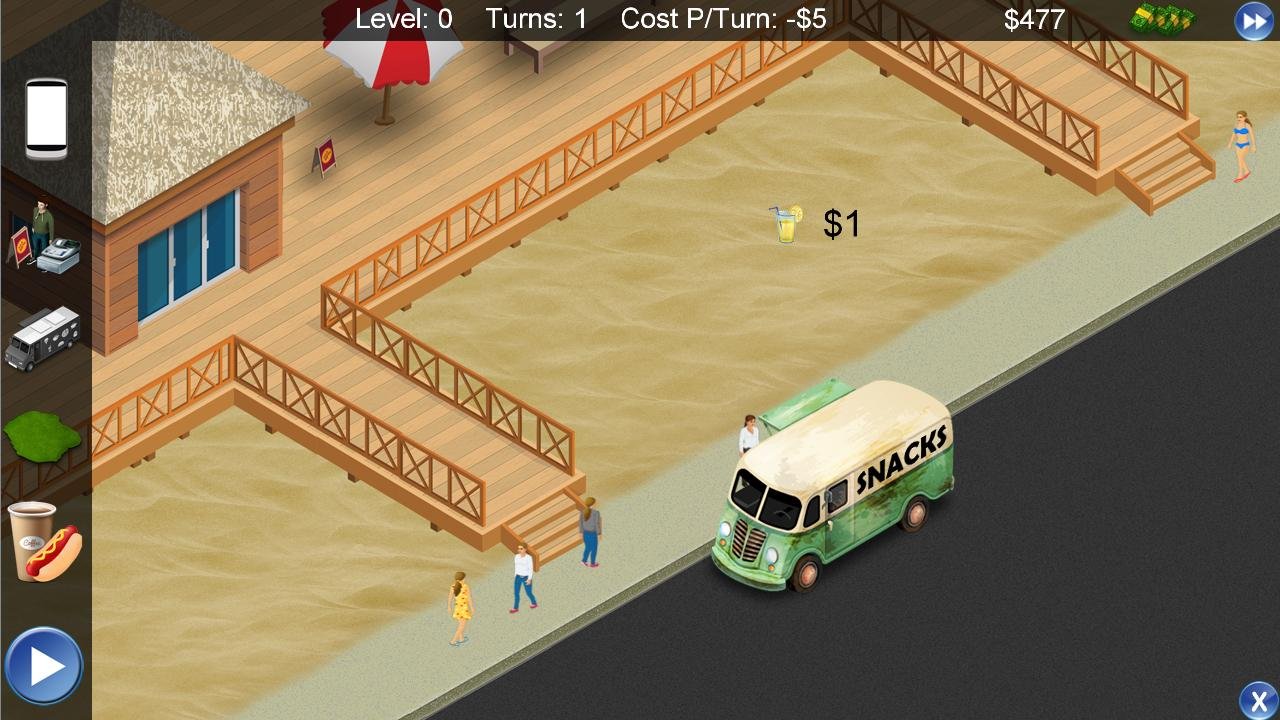Enable fast-forward mode
The image size is (1280, 720).
click(x=1254, y=19)
